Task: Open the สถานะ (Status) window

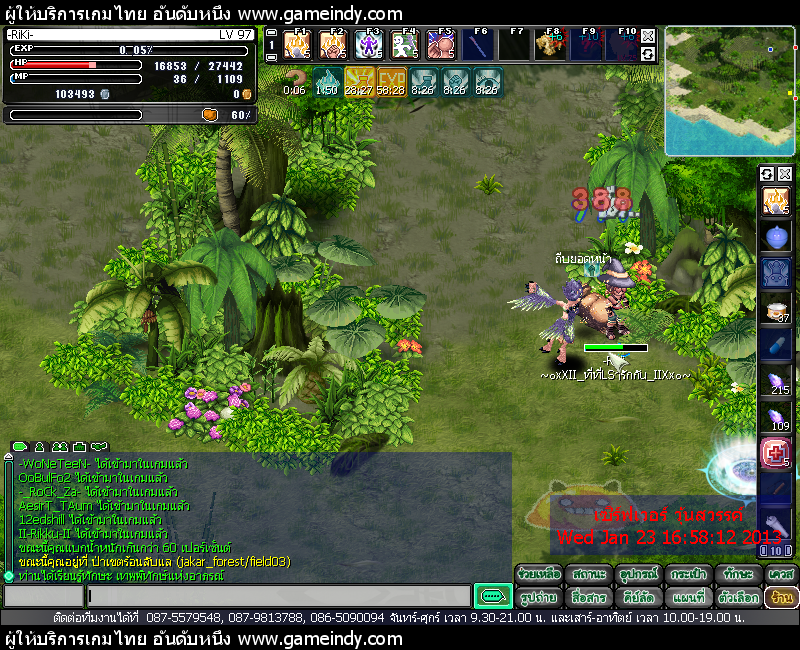Action: (x=588, y=574)
